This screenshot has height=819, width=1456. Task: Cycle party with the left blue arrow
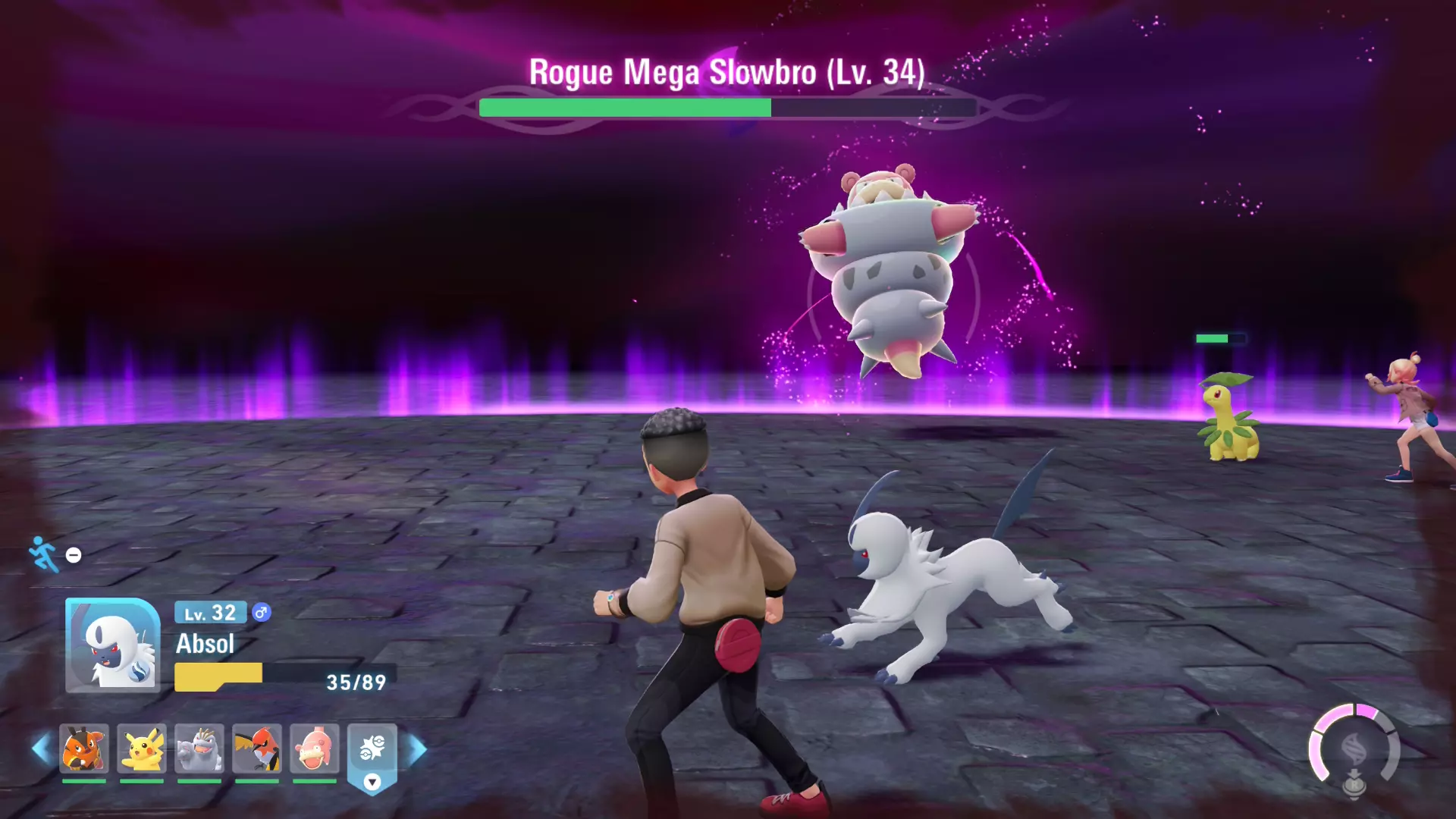point(41,749)
